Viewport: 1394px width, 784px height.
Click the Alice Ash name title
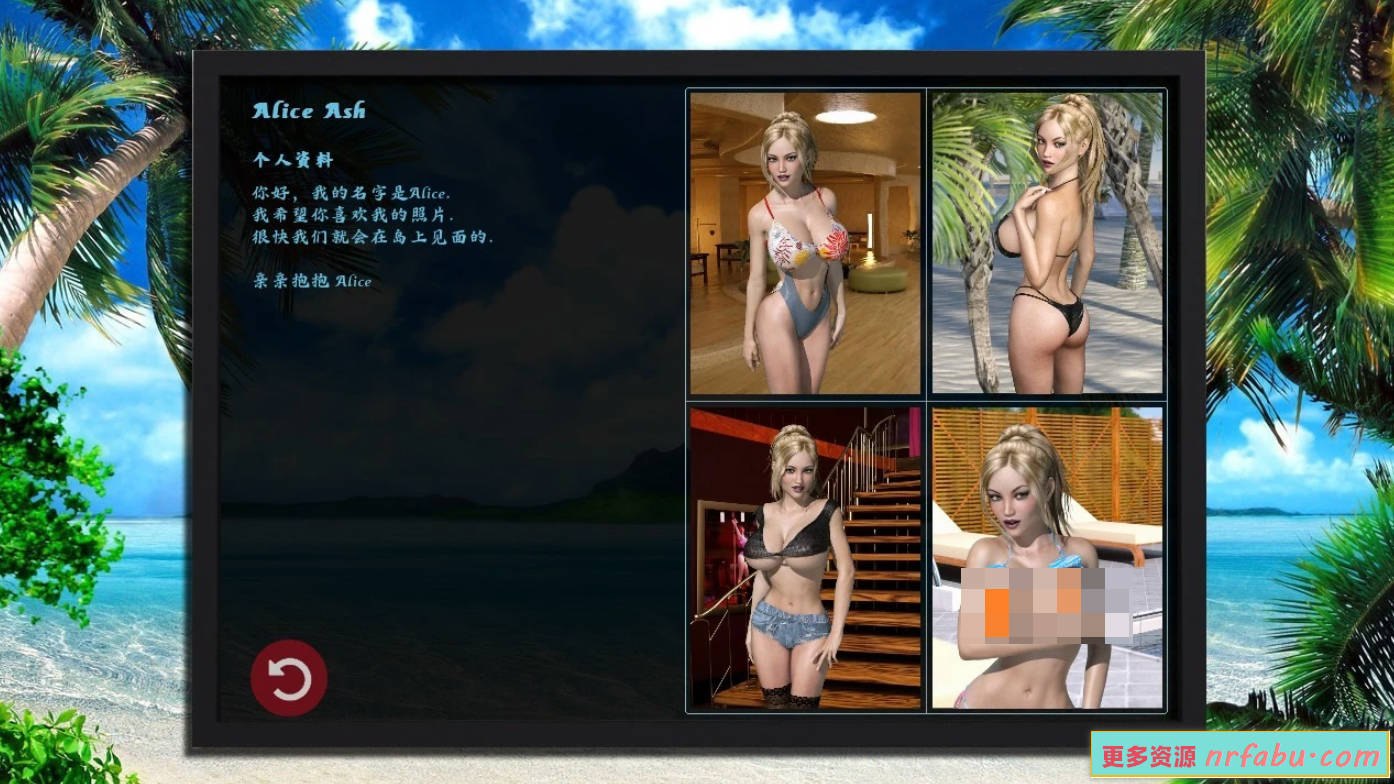(x=309, y=110)
